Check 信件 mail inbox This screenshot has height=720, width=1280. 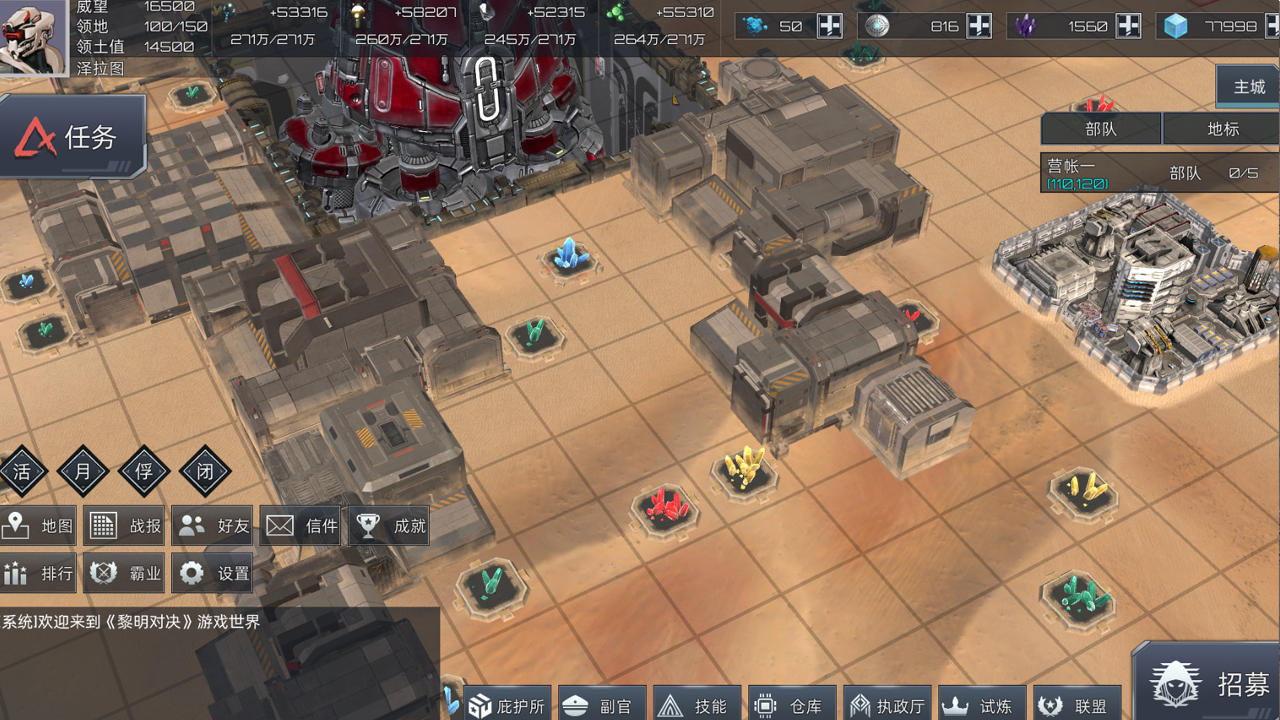tap(302, 526)
